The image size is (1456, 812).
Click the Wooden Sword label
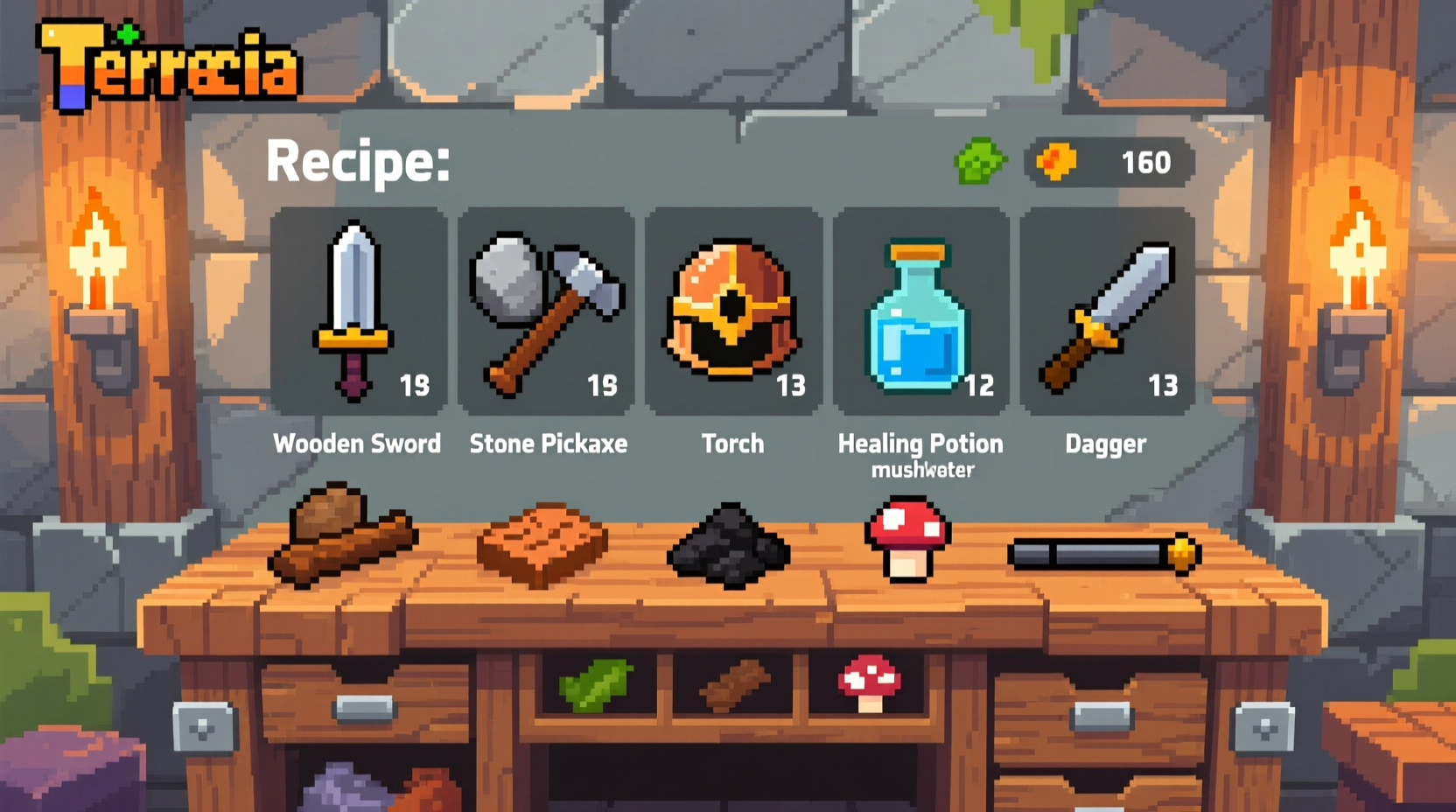click(357, 444)
